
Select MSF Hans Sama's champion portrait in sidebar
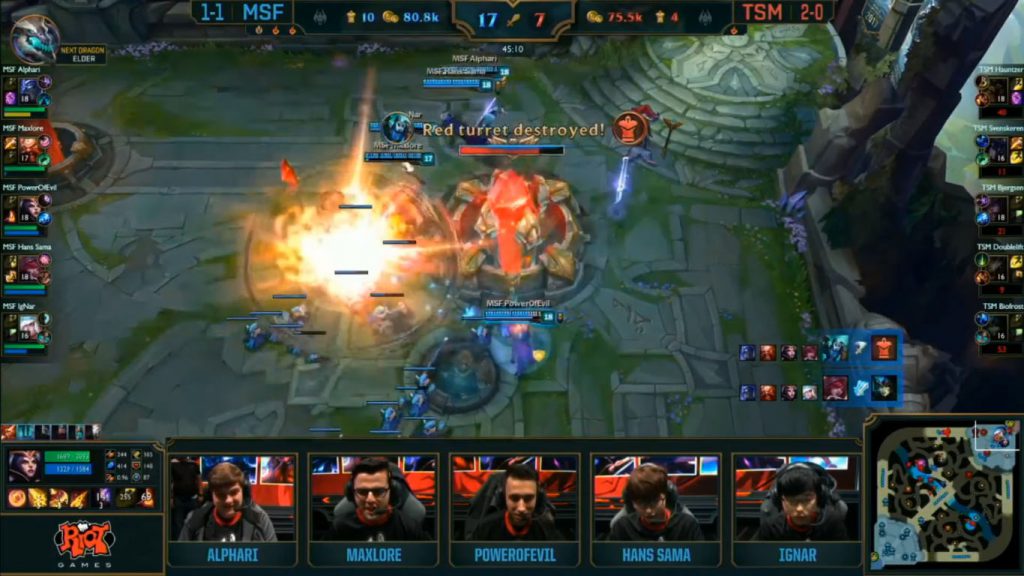(x=30, y=265)
